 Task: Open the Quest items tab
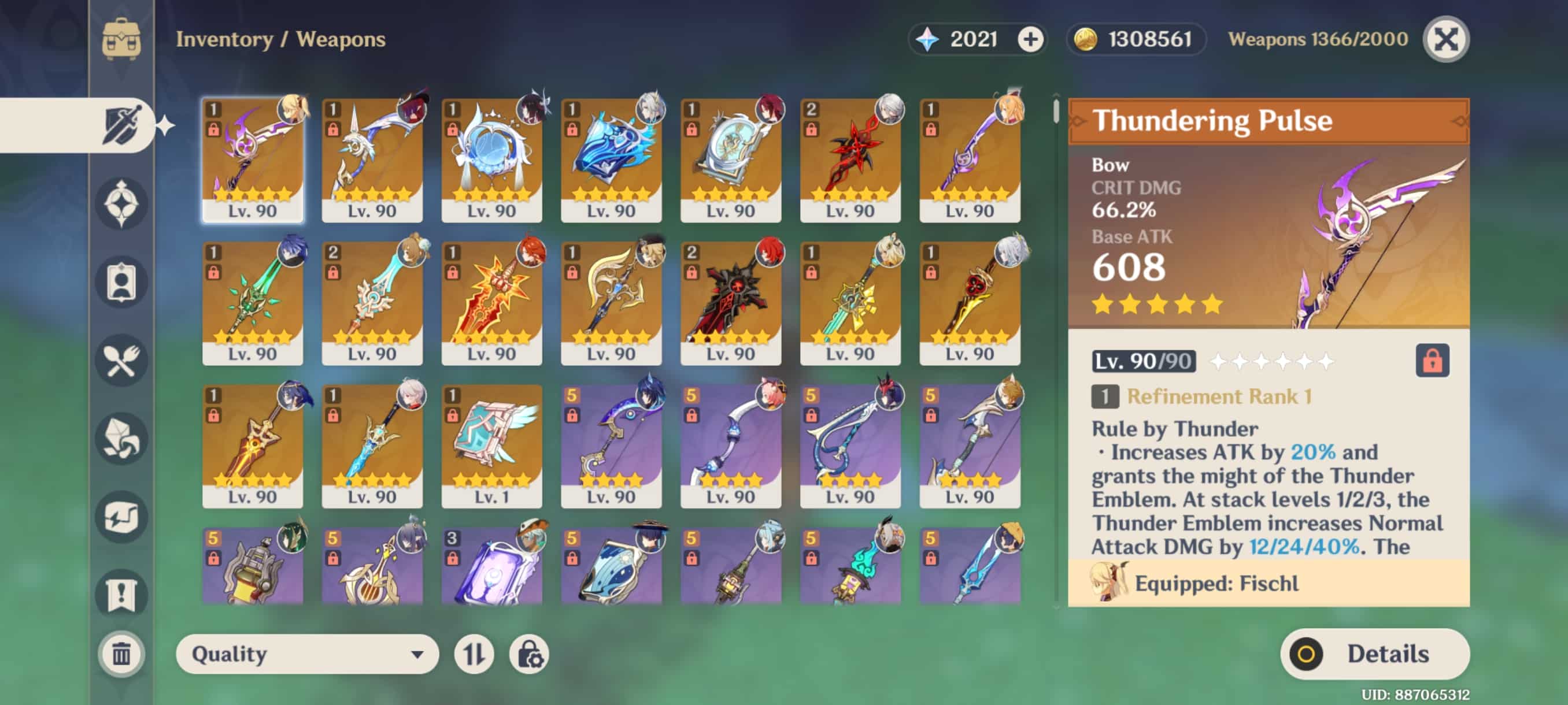point(121,594)
